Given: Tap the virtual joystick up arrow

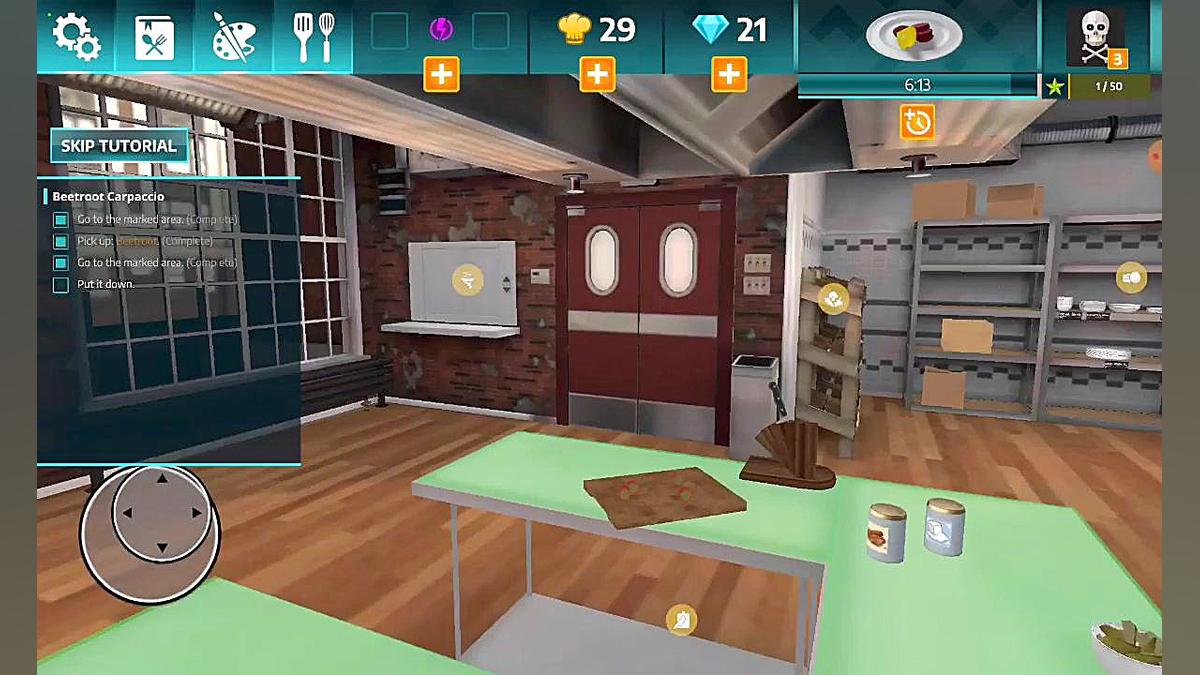Looking at the screenshot, I should [x=162, y=478].
